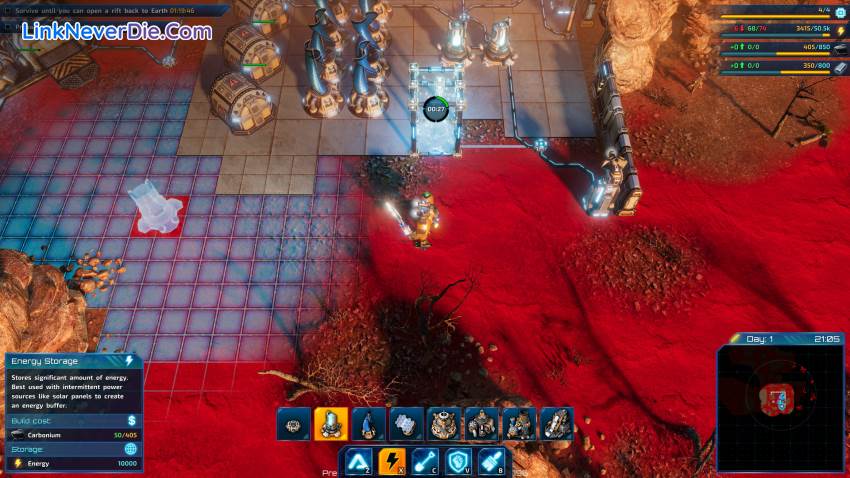Open the triangle-icon build category
850x478 pixels.
pos(358,462)
